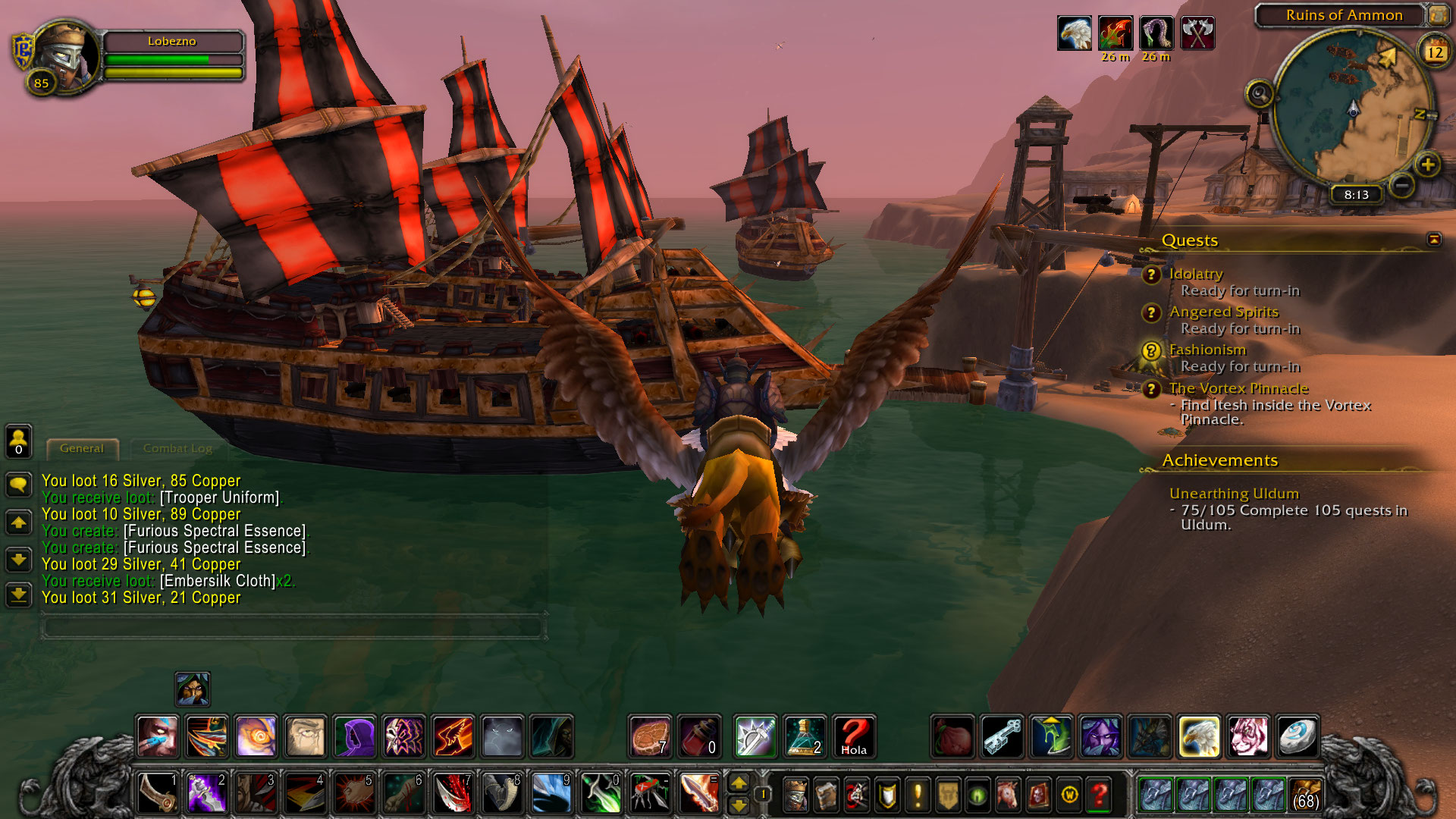Select The Vortex Pinnacle quest entry
1456x819 pixels.
tap(1238, 388)
